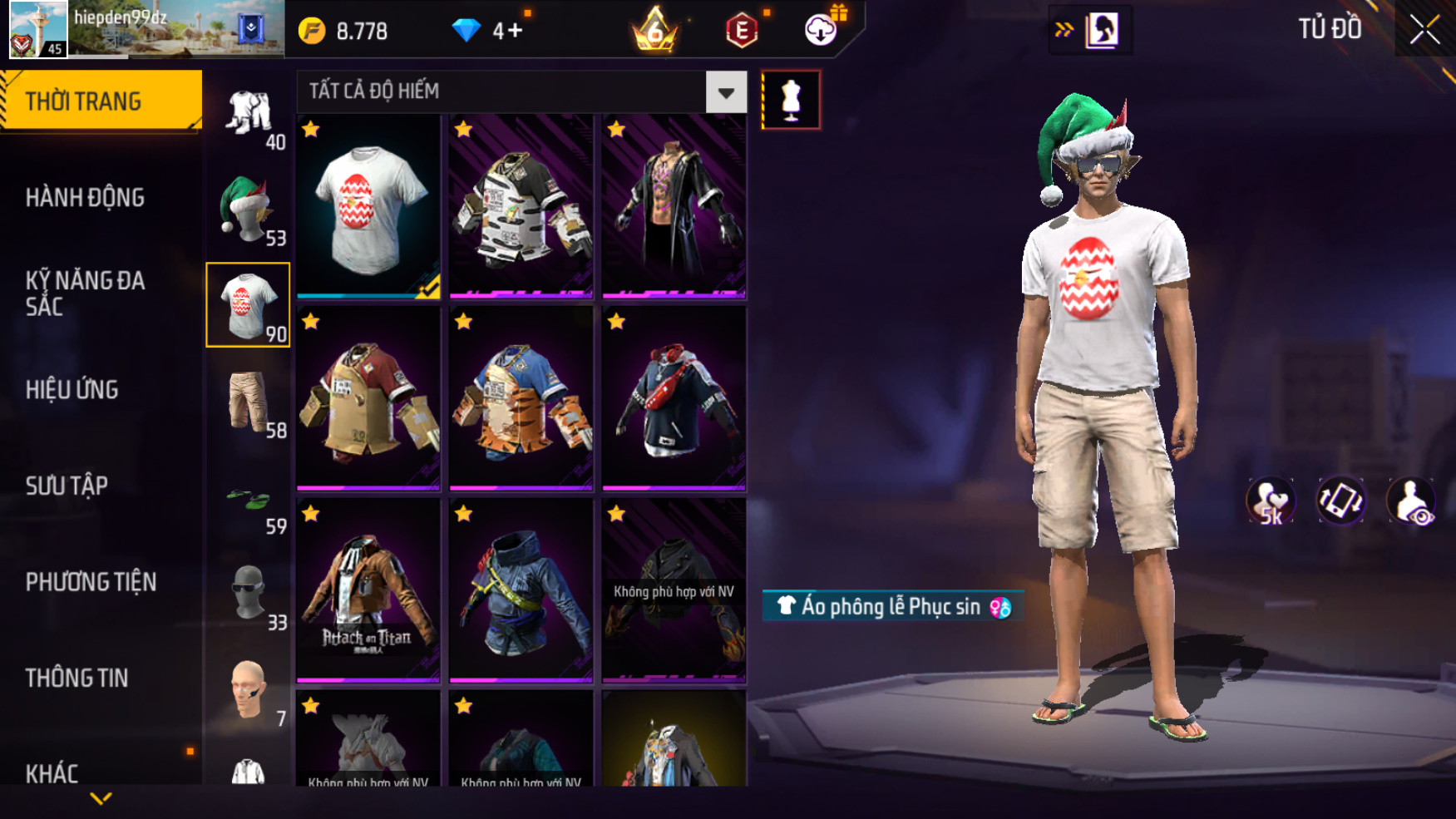Open the Phương Tiện tab

[x=91, y=582]
